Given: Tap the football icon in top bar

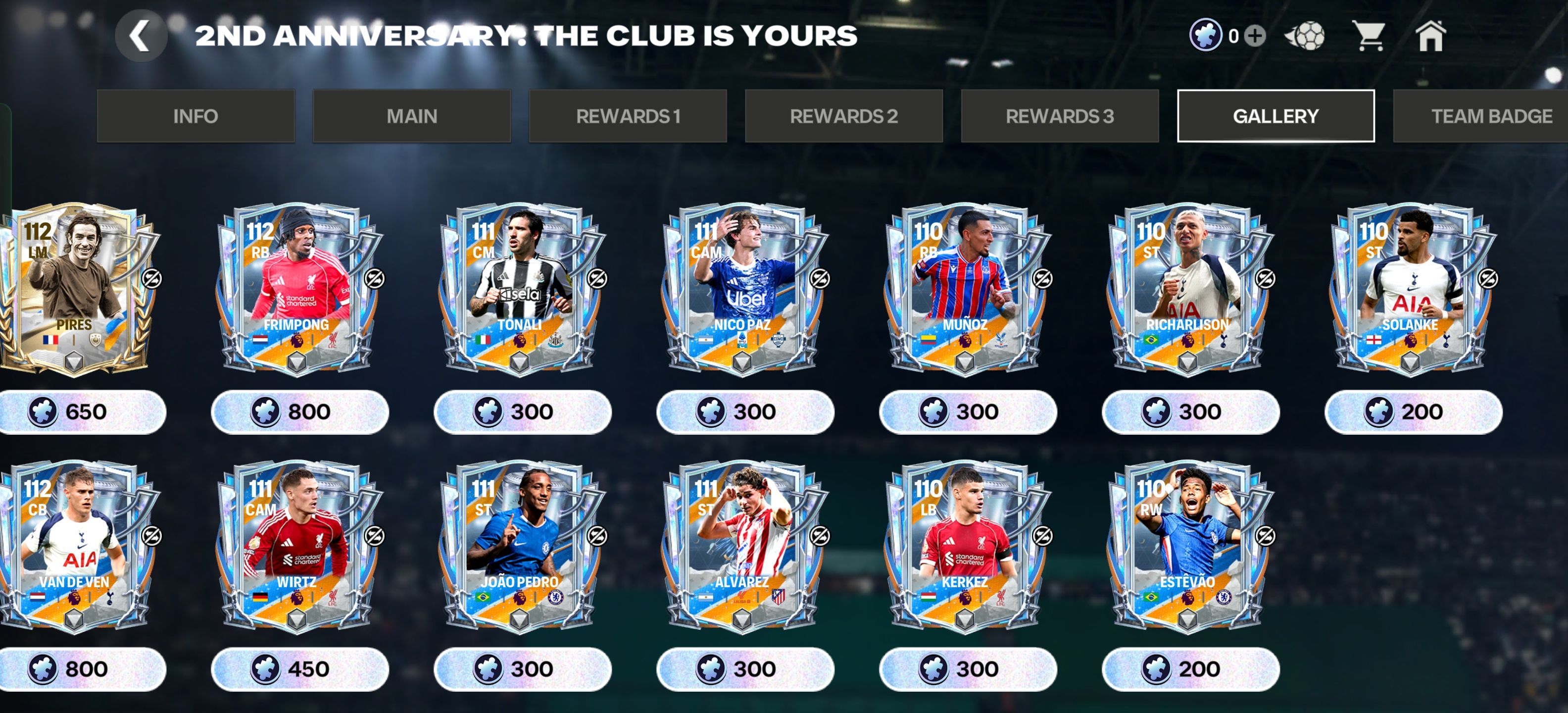Looking at the screenshot, I should [x=1306, y=36].
